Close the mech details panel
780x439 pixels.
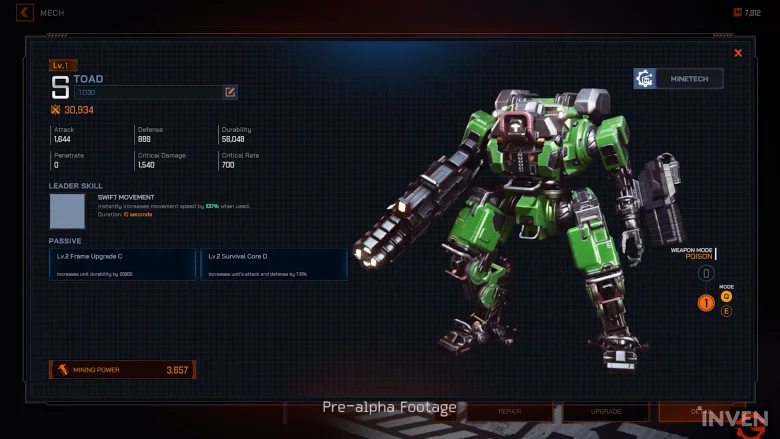point(738,53)
